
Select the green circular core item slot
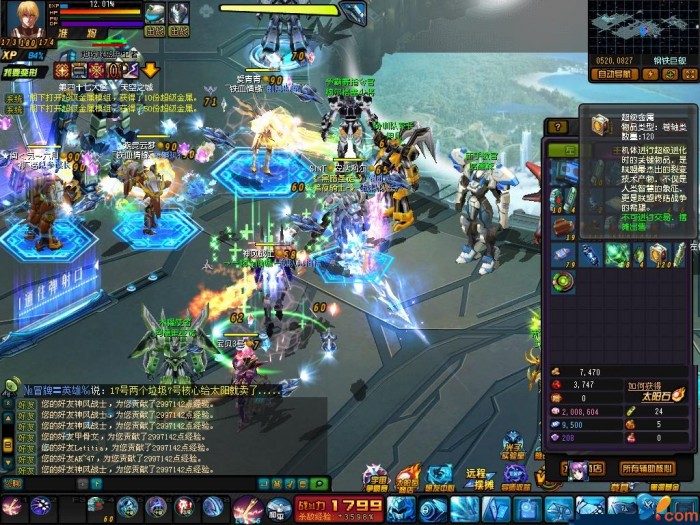pyautogui.click(x=563, y=281)
